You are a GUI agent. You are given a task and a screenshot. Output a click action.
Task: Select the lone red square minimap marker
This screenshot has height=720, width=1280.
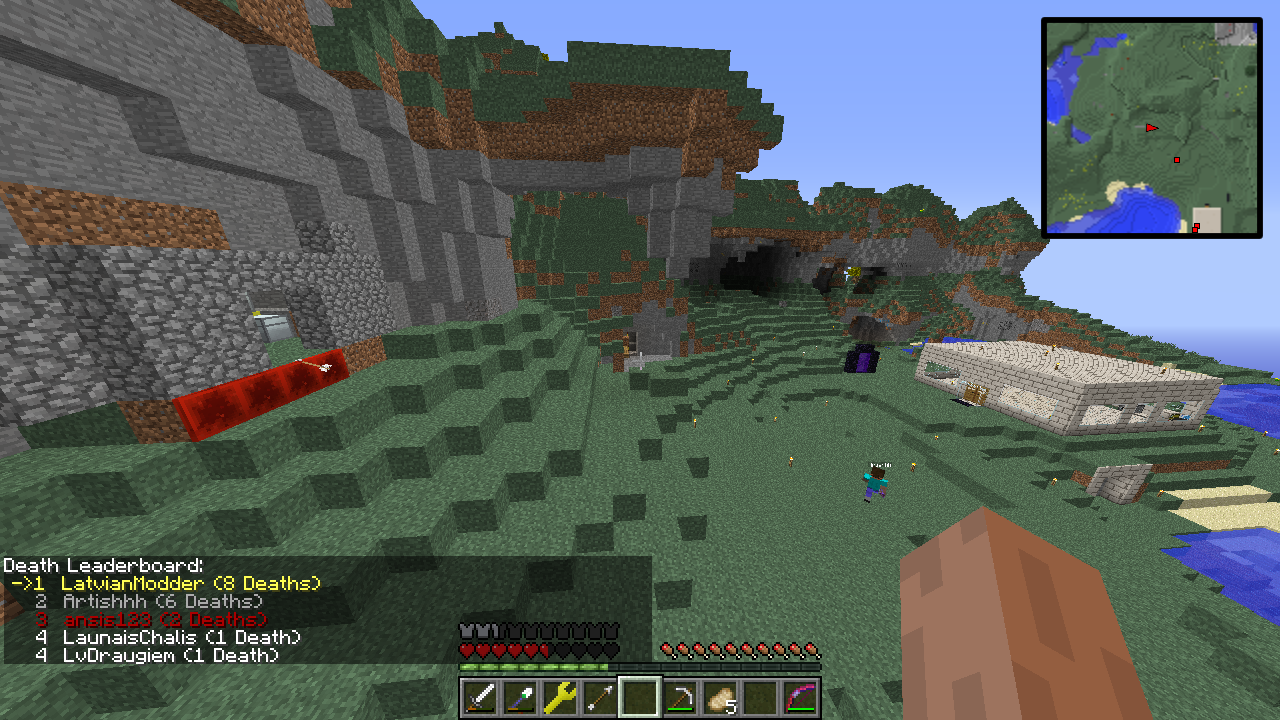[1177, 160]
